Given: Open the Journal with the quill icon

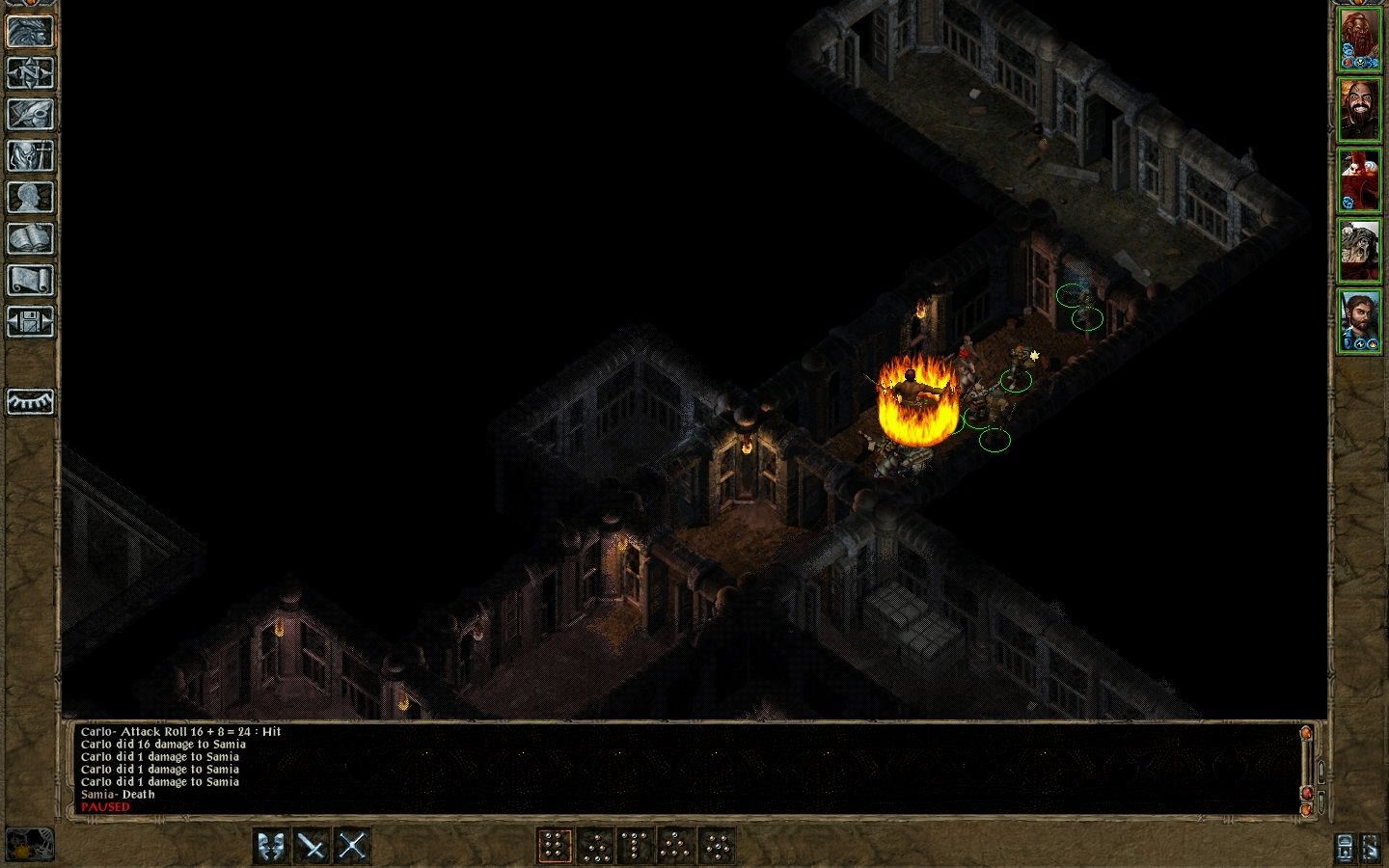Looking at the screenshot, I should click(30, 115).
